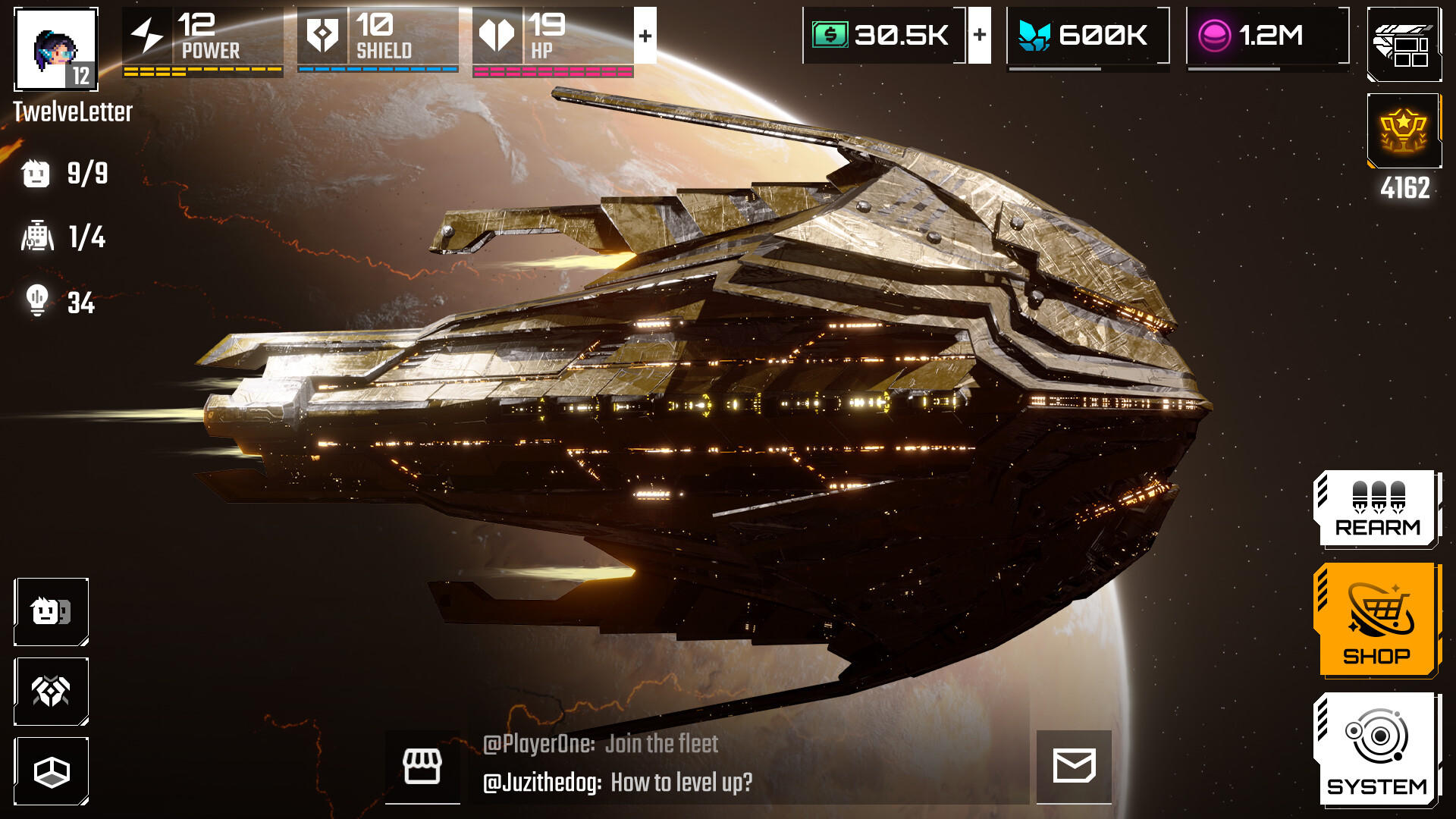Open the cube hangar button
Viewport: 1456px width, 819px height.
[x=52, y=771]
